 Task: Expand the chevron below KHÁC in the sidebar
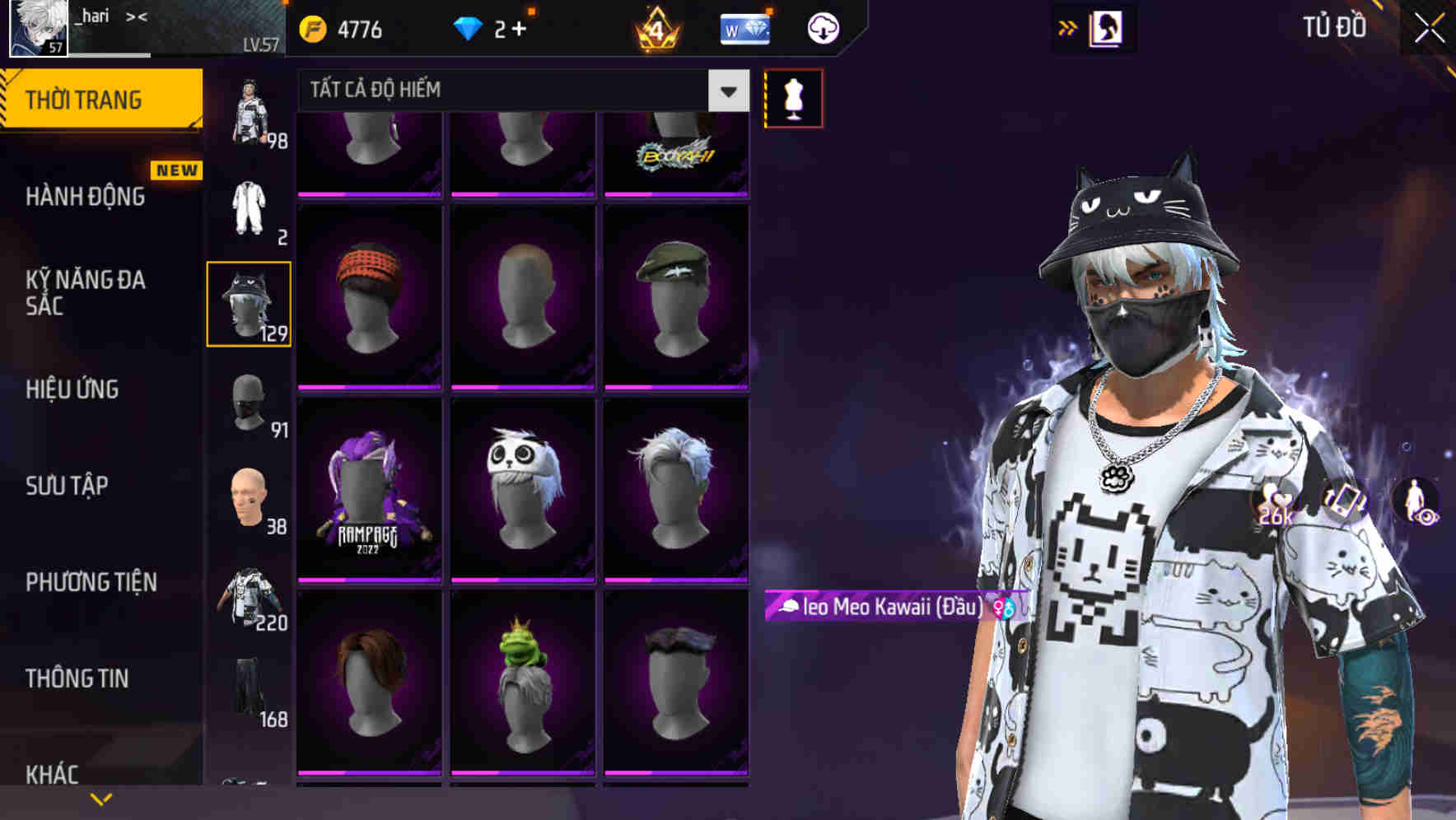point(101,798)
